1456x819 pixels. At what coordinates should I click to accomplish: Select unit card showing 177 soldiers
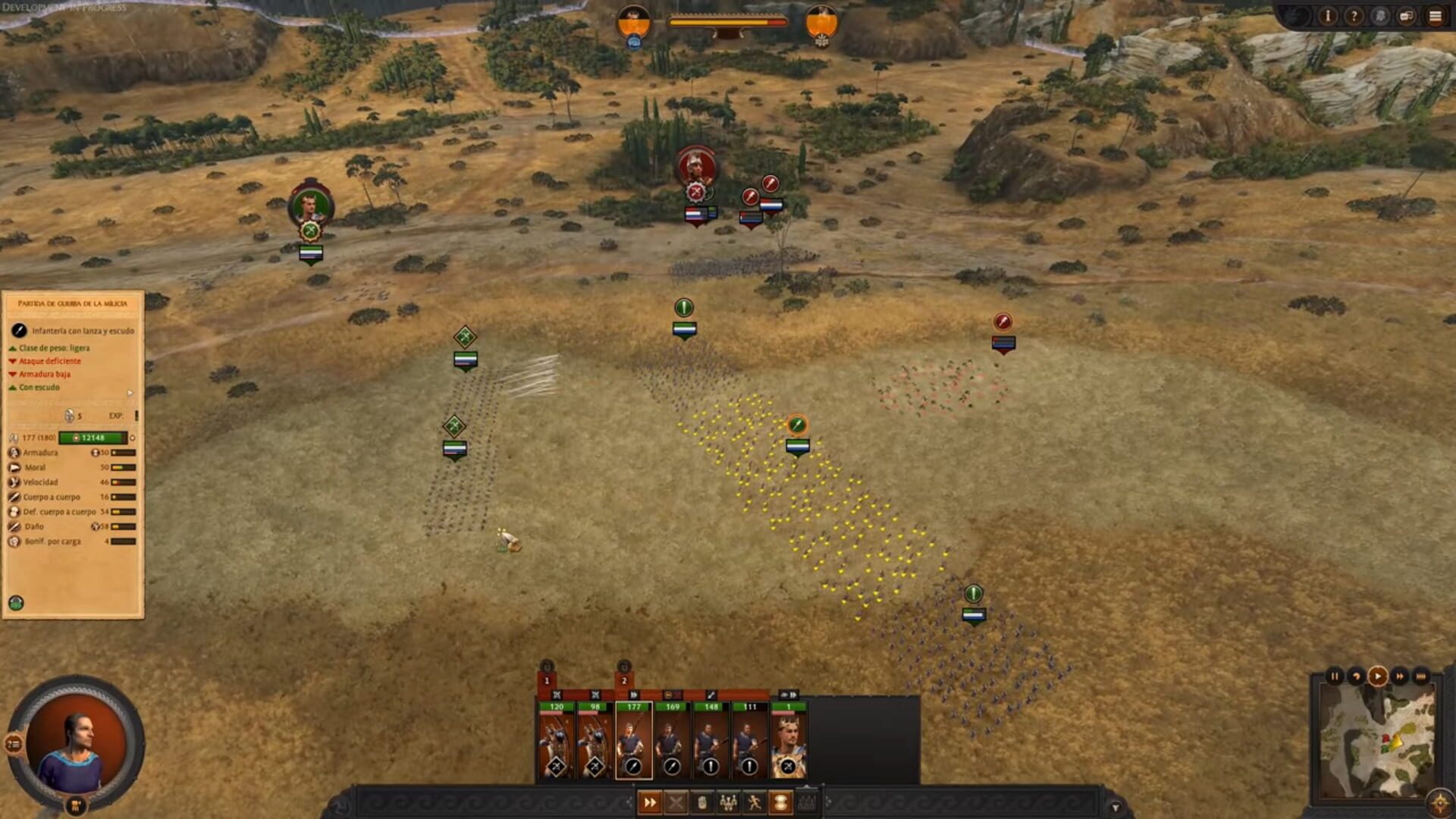(634, 738)
